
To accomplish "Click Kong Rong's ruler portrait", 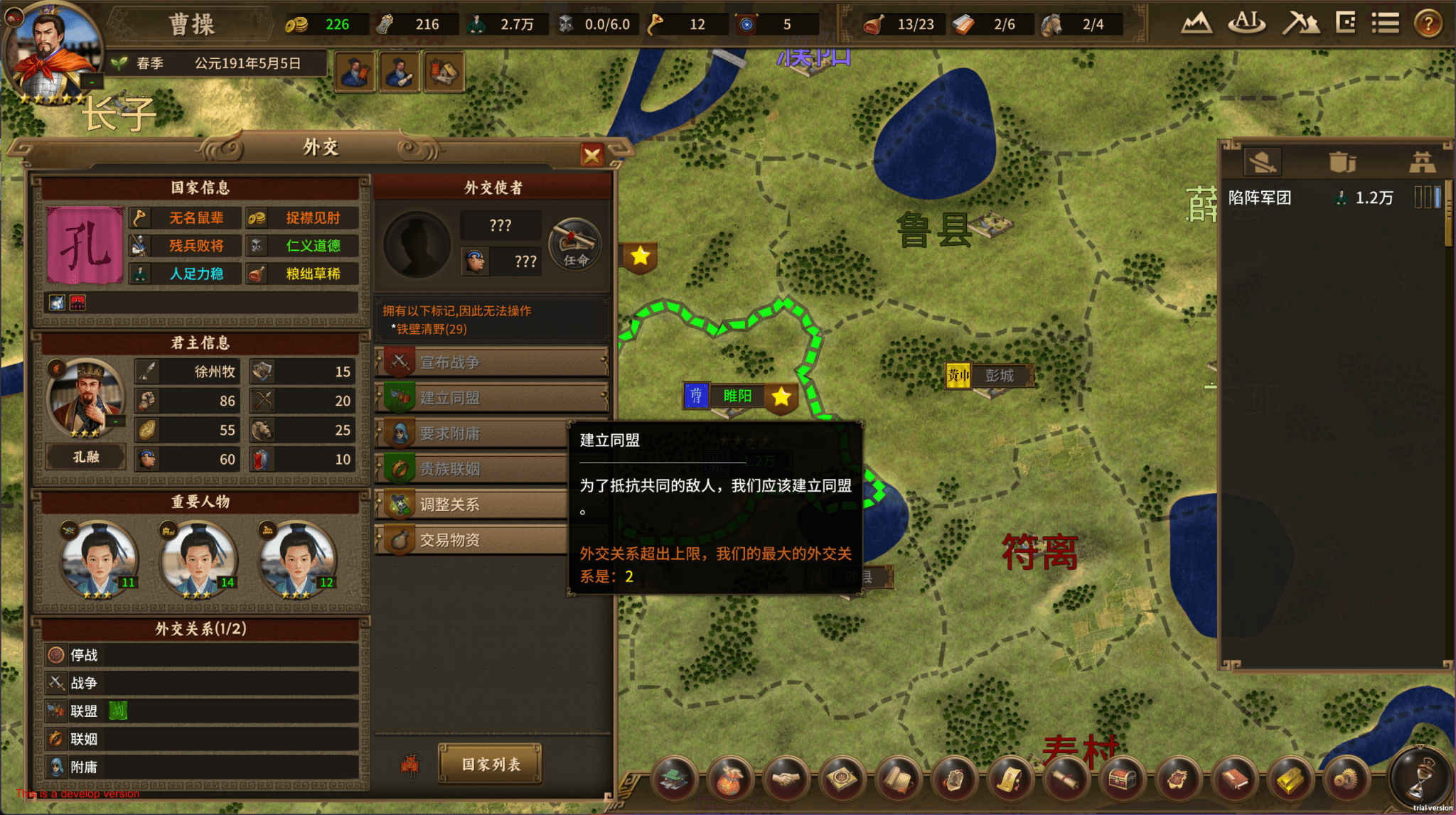I will (x=86, y=396).
